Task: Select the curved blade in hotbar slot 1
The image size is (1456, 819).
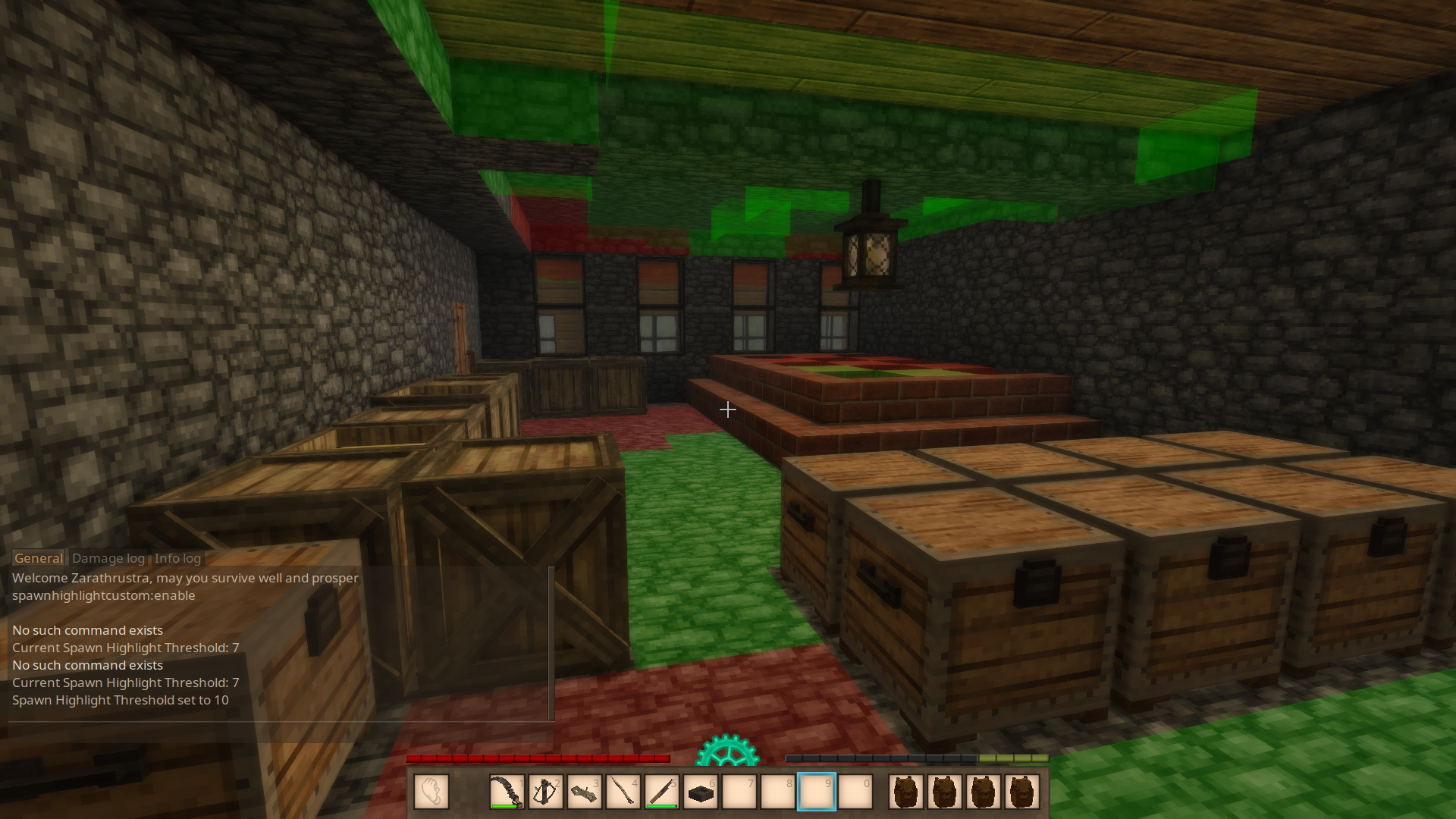Action: (x=507, y=792)
